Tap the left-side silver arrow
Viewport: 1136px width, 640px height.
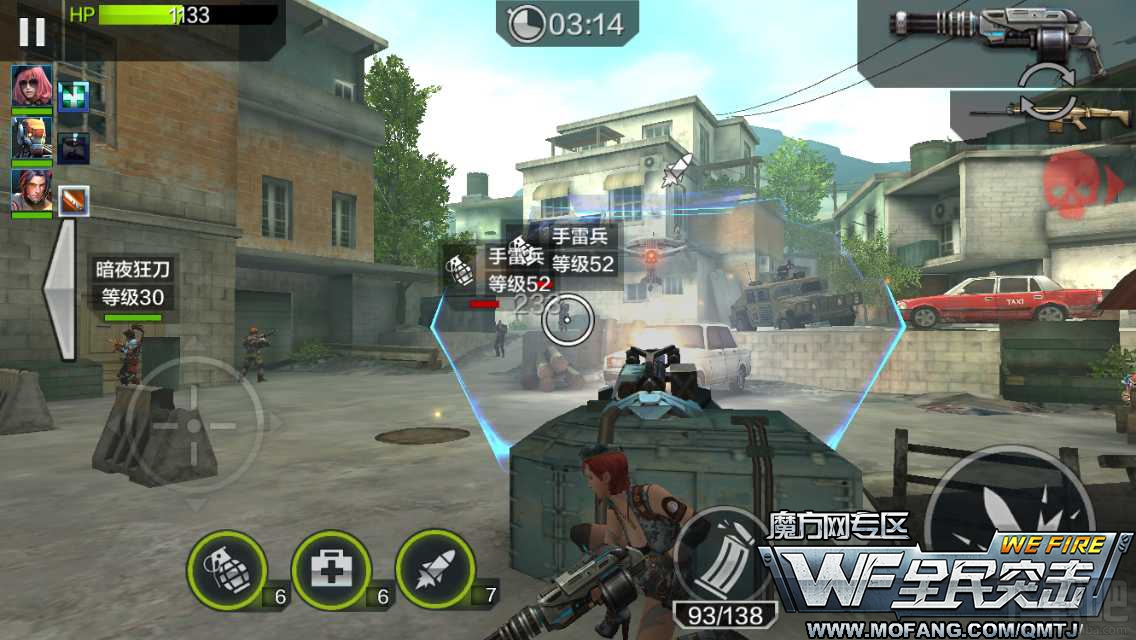[x=60, y=289]
